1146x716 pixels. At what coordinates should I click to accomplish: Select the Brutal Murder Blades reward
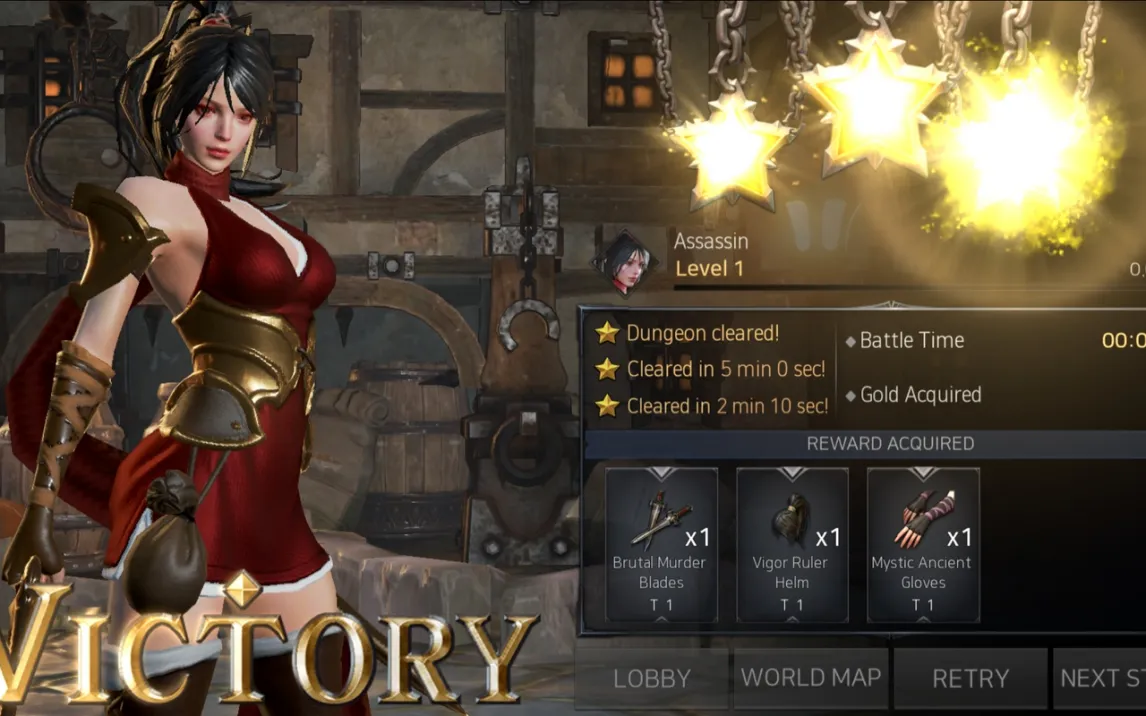tap(661, 544)
